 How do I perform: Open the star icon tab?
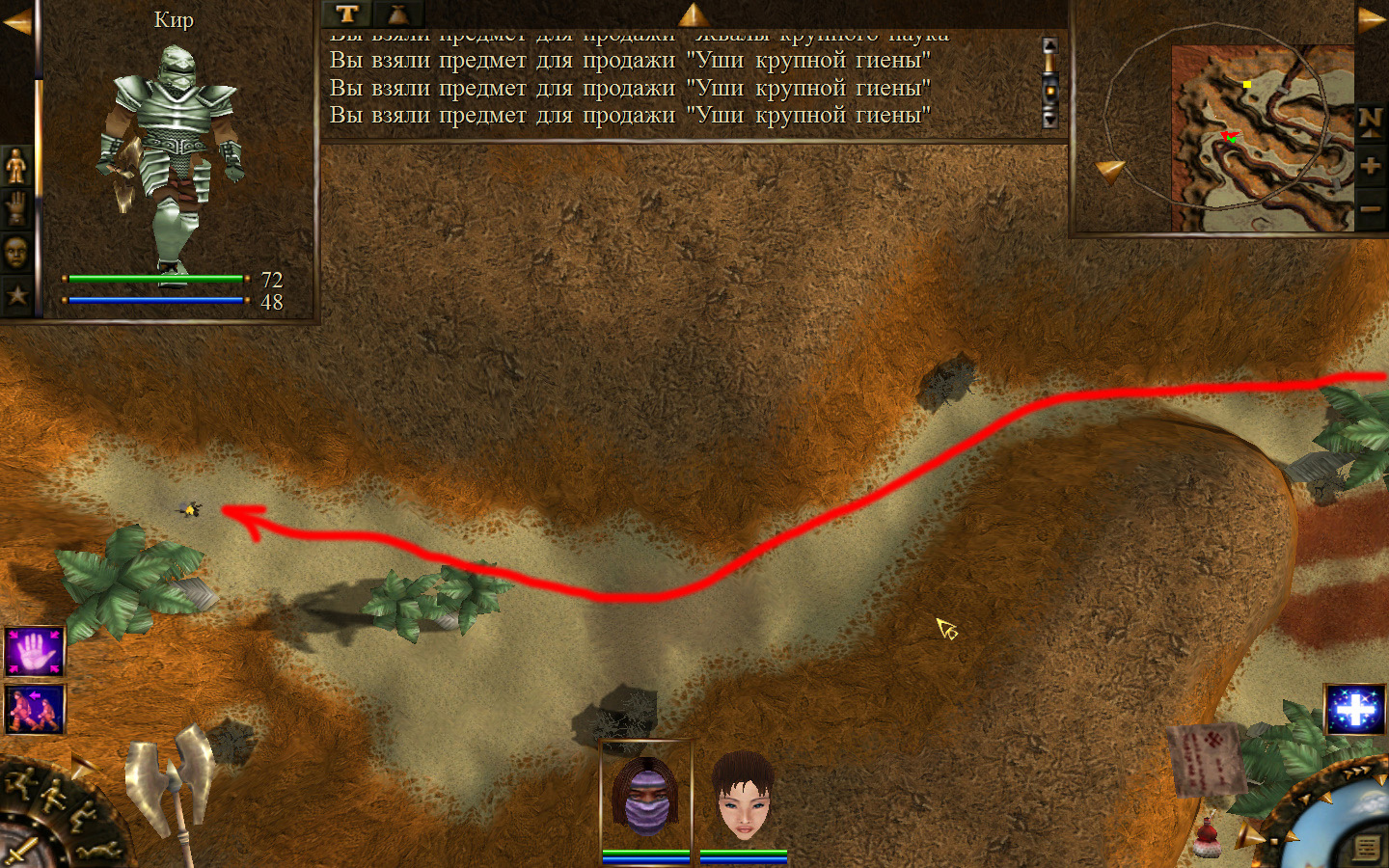(16, 295)
